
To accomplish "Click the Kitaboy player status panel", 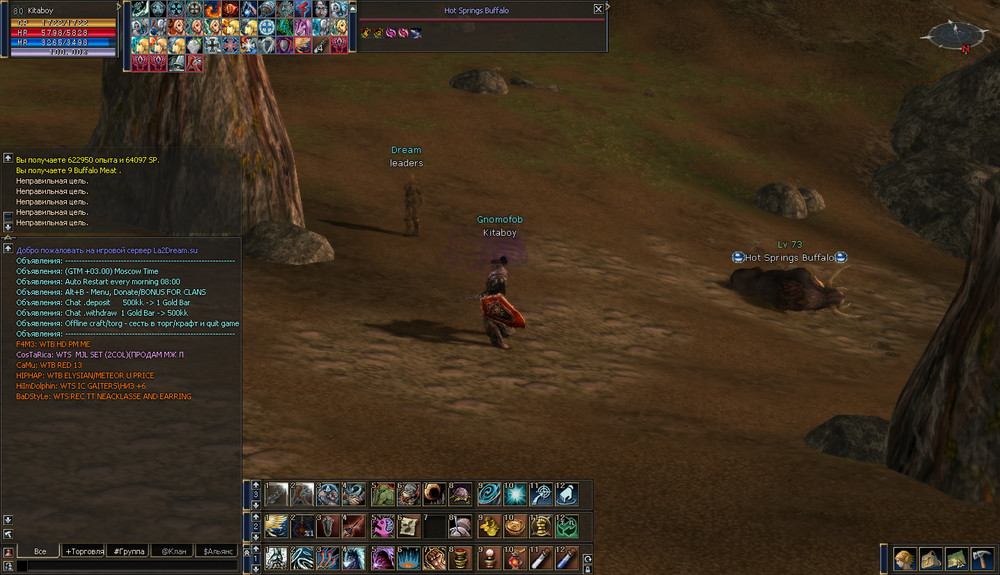I will pyautogui.click(x=60, y=30).
